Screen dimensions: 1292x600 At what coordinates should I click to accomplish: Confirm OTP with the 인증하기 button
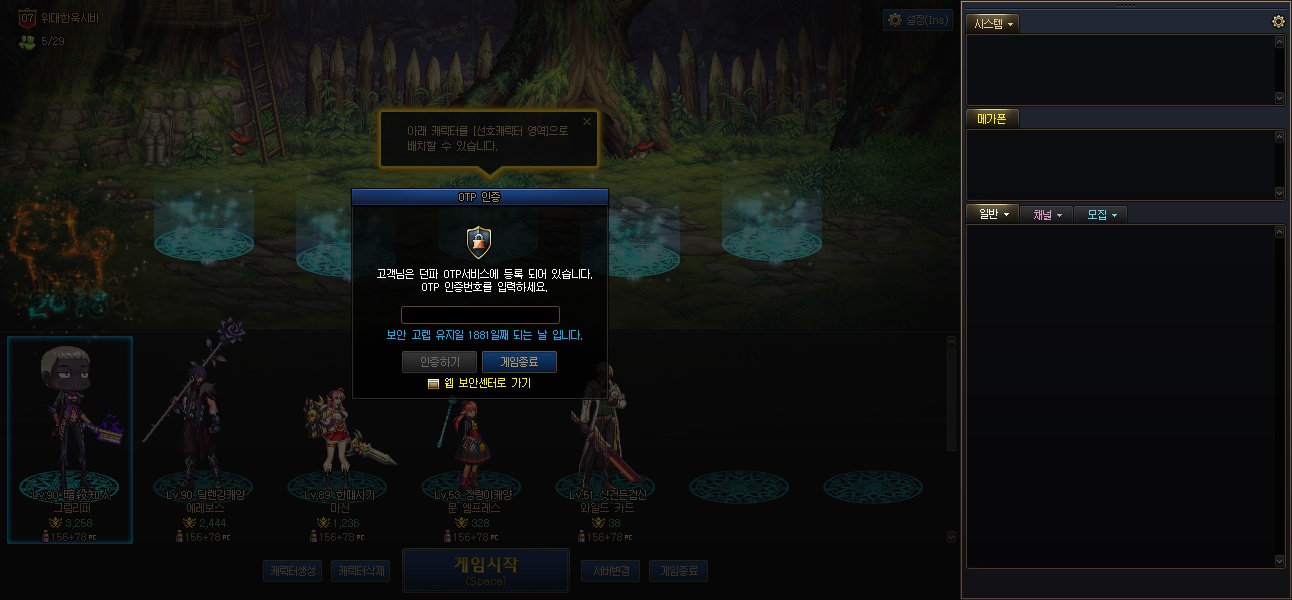[x=439, y=362]
